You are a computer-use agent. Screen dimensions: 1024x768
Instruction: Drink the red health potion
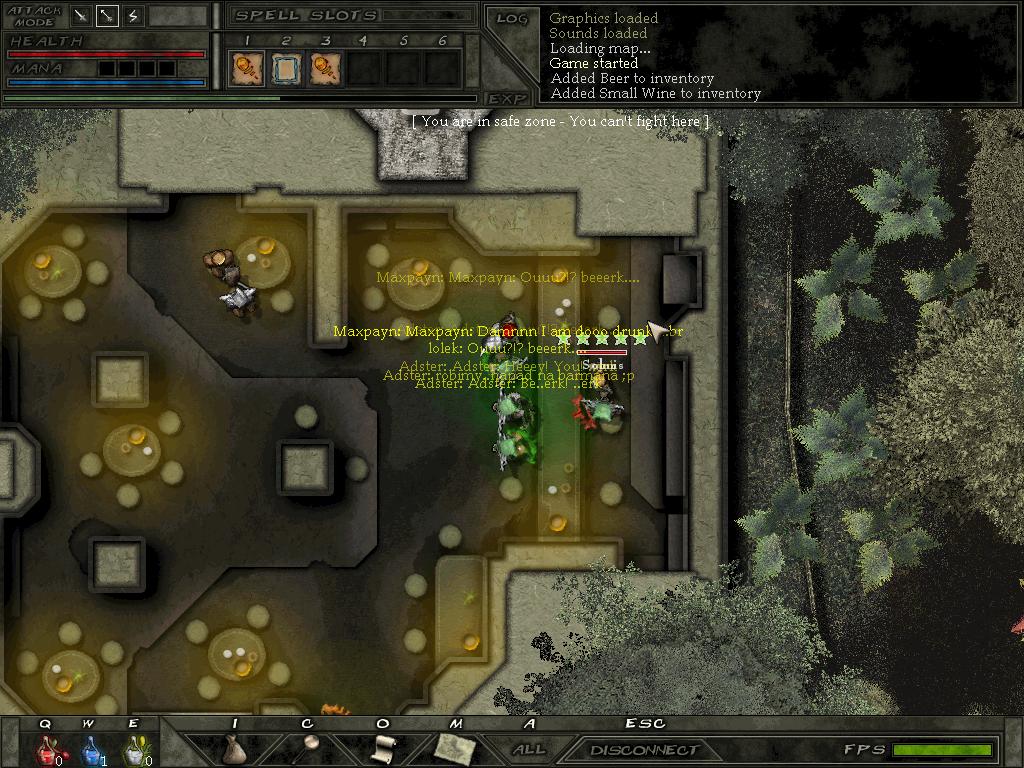[x=46, y=748]
